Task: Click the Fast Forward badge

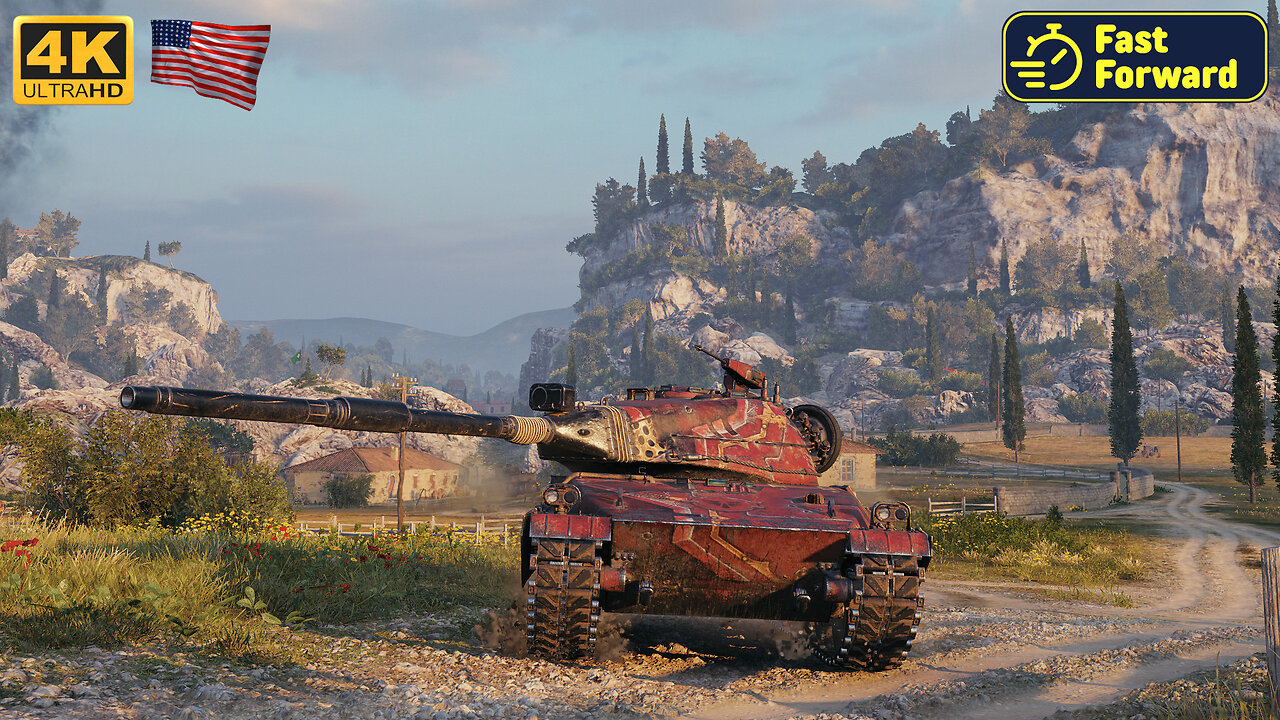Action: click(x=1134, y=57)
